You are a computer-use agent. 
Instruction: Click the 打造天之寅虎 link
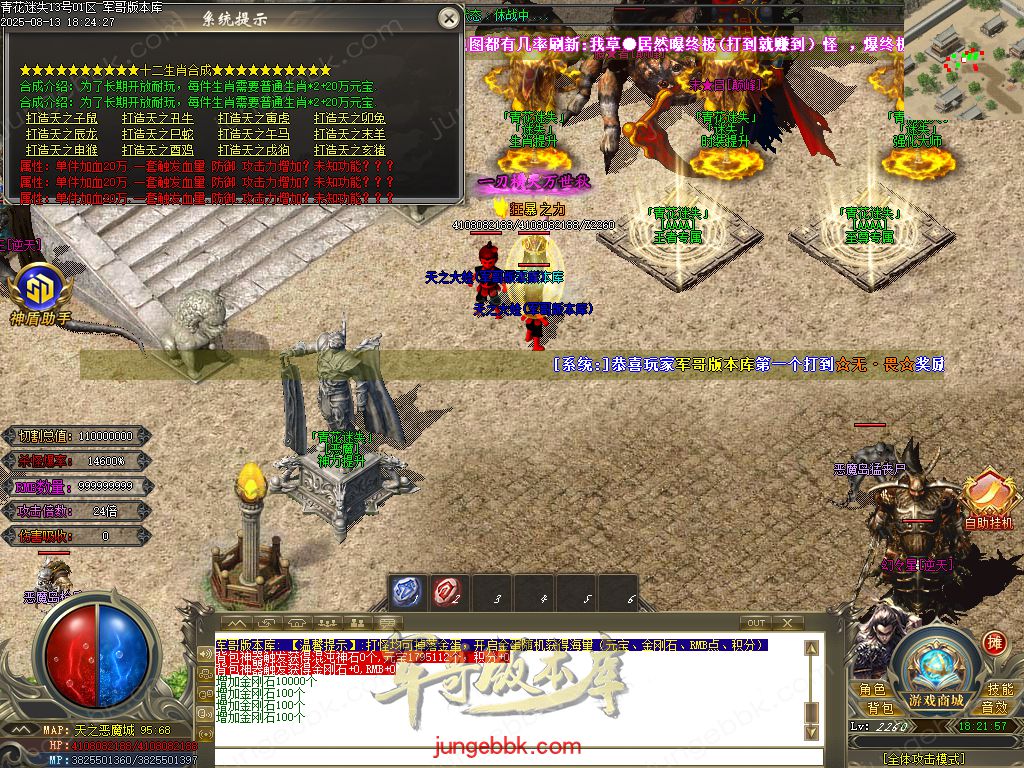pyautogui.click(x=254, y=118)
